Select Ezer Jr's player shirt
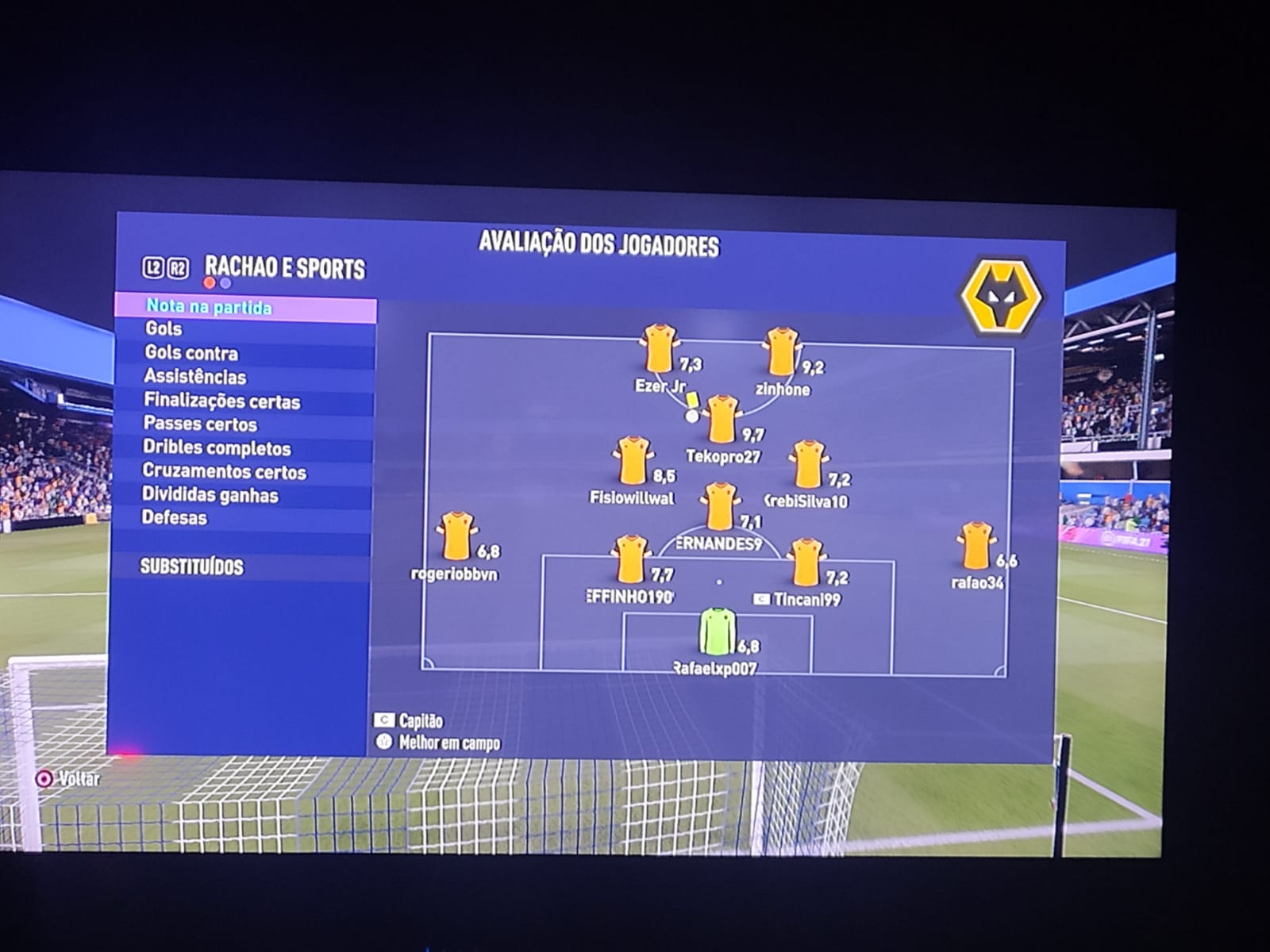The width and height of the screenshot is (1270, 952). tap(659, 348)
